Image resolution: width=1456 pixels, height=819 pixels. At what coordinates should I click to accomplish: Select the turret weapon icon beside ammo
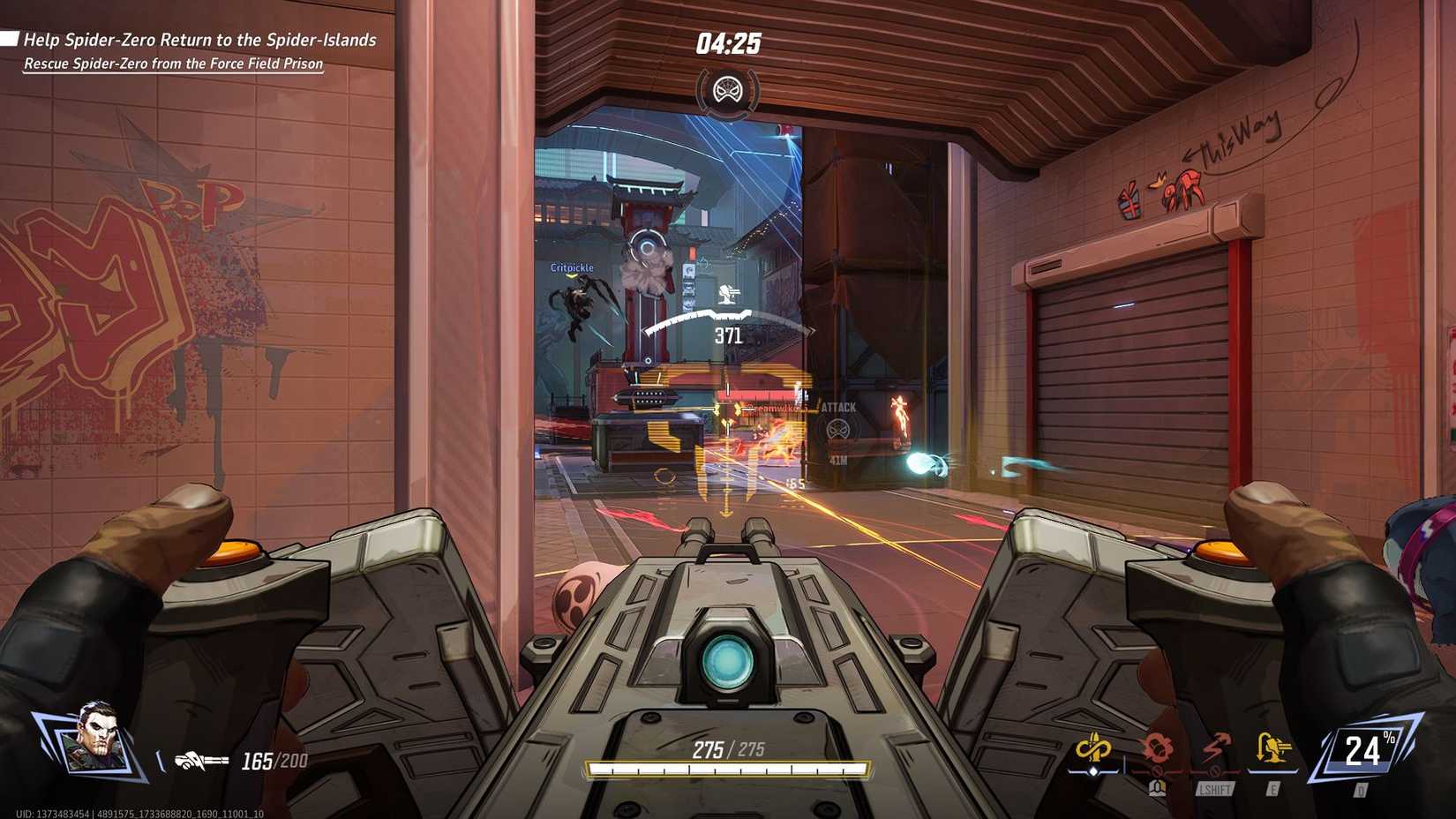[201, 761]
